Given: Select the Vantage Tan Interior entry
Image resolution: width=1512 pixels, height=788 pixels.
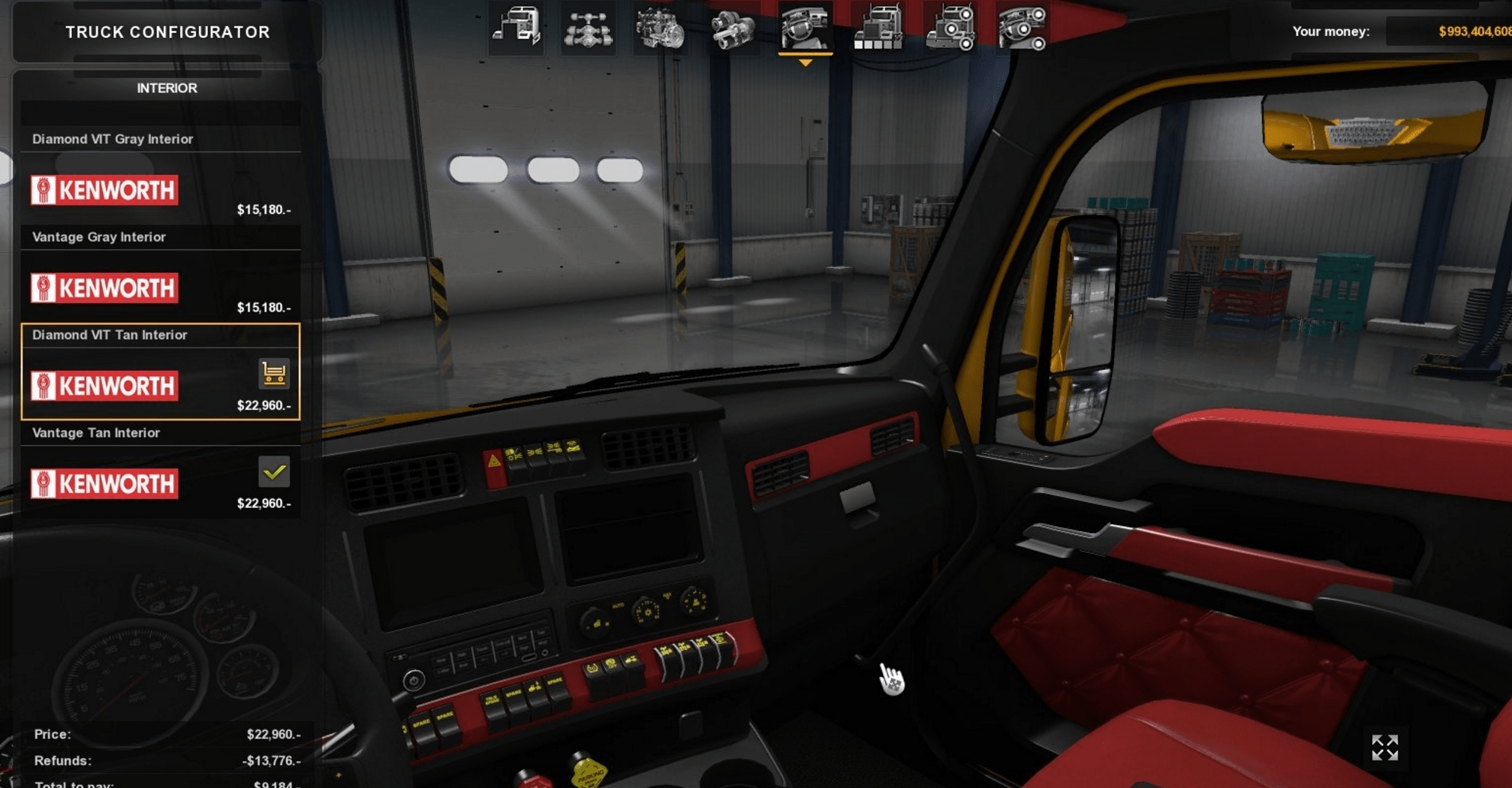Looking at the screenshot, I should 161,471.
